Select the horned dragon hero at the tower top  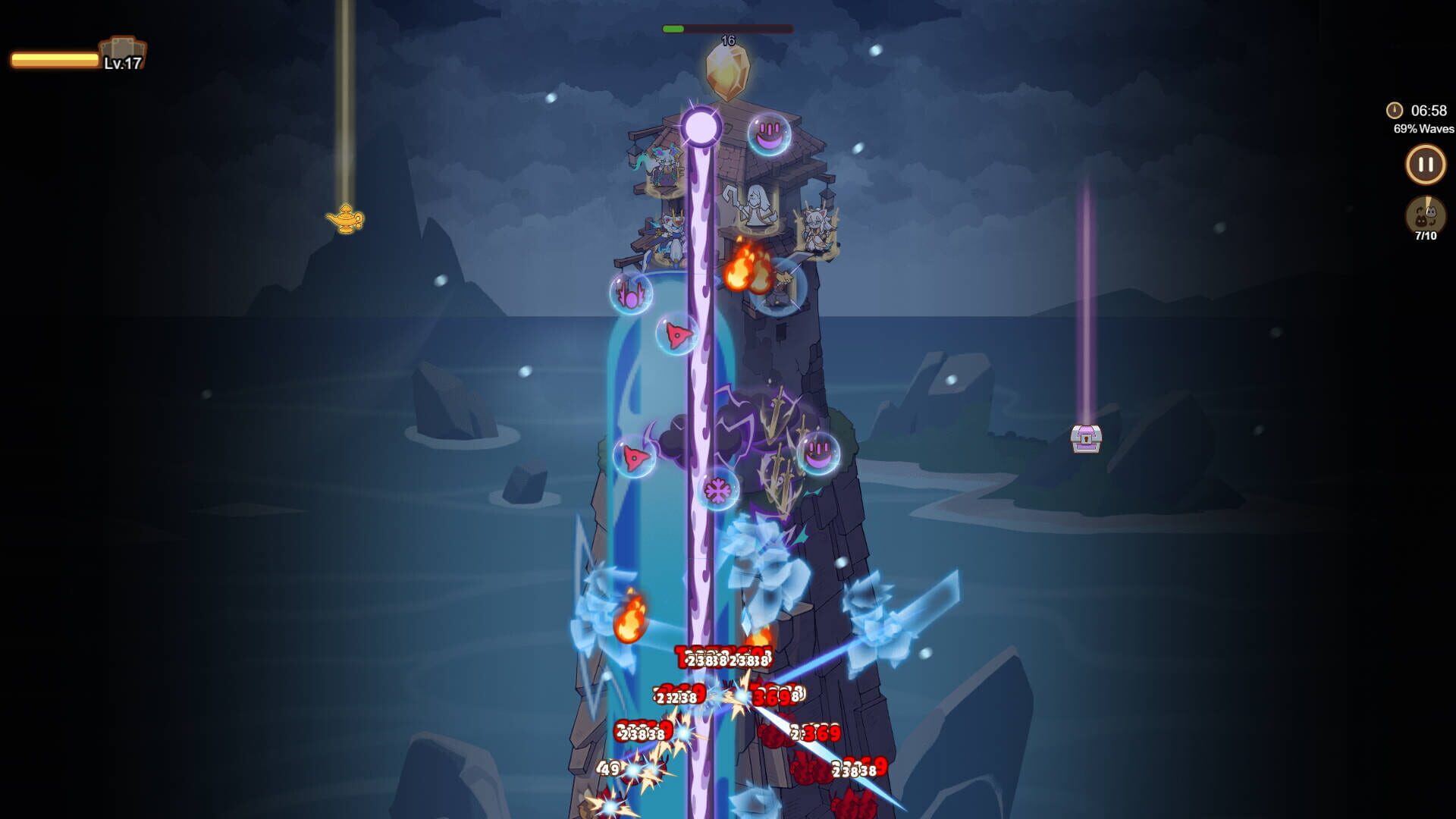pyautogui.click(x=664, y=165)
